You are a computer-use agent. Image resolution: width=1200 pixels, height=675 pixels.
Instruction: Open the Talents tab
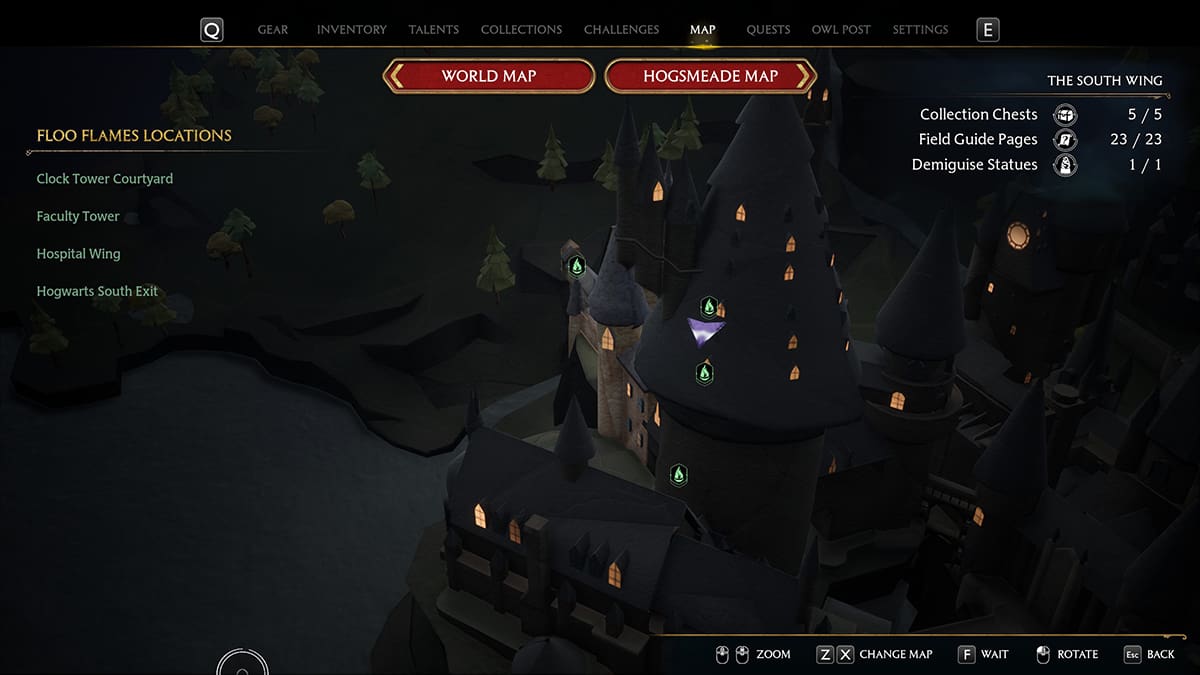coord(432,30)
